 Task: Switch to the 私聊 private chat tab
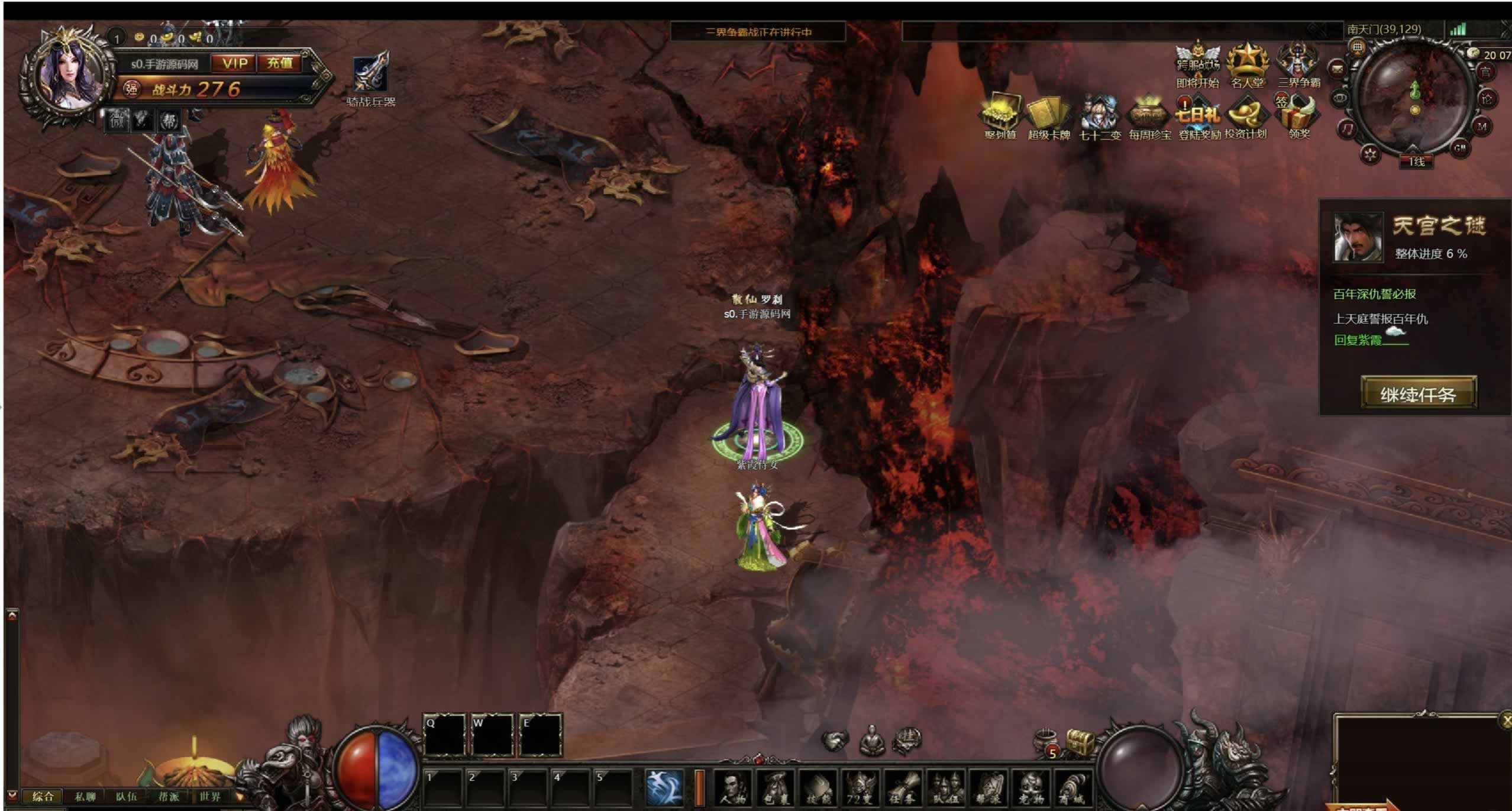tap(85, 797)
